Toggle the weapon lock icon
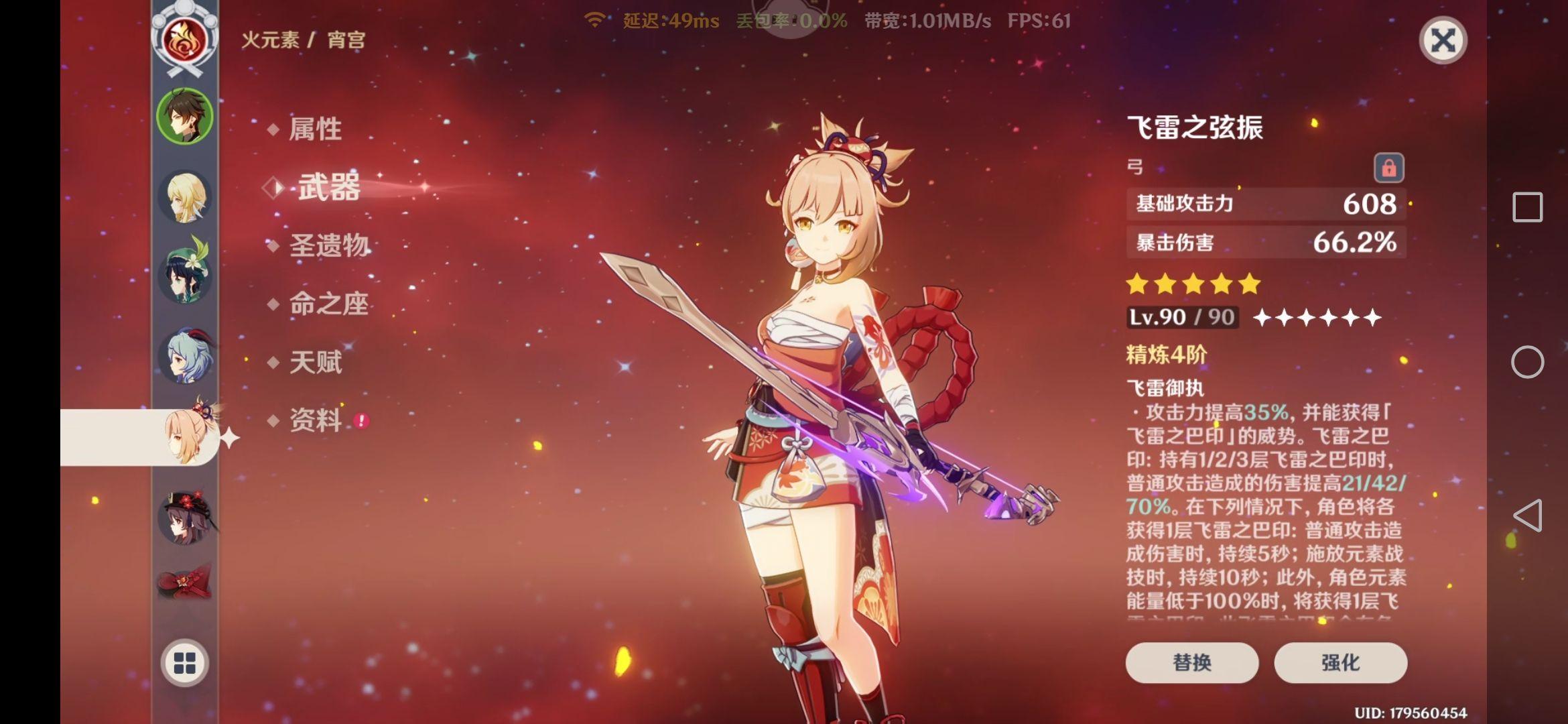1568x724 pixels. (1388, 168)
